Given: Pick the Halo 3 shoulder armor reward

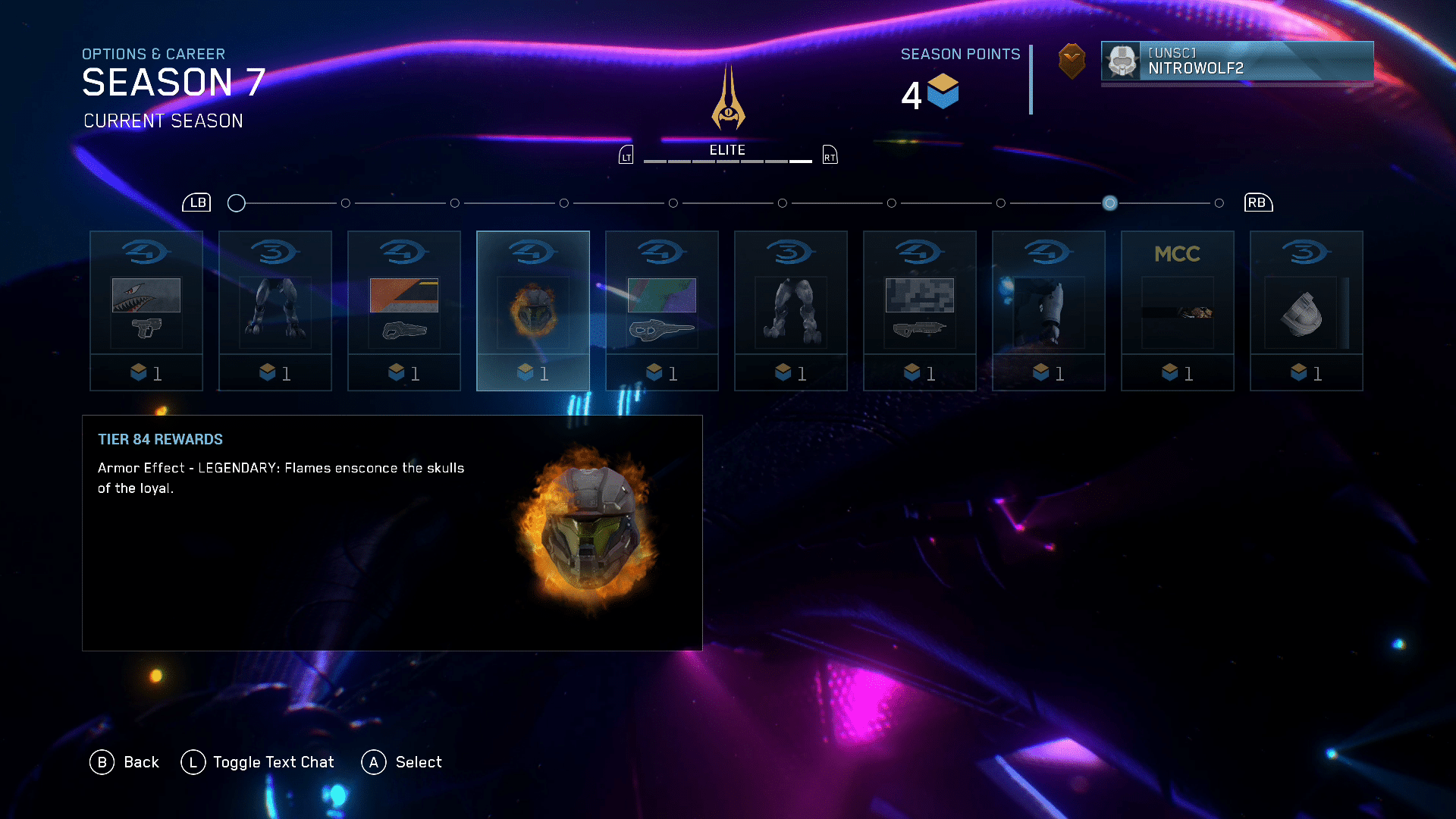Looking at the screenshot, I should click(1307, 310).
